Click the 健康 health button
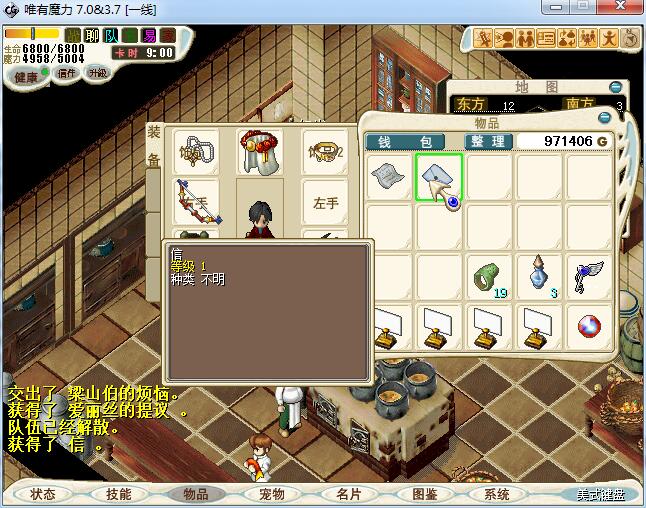The width and height of the screenshot is (646, 508). (x=25, y=77)
